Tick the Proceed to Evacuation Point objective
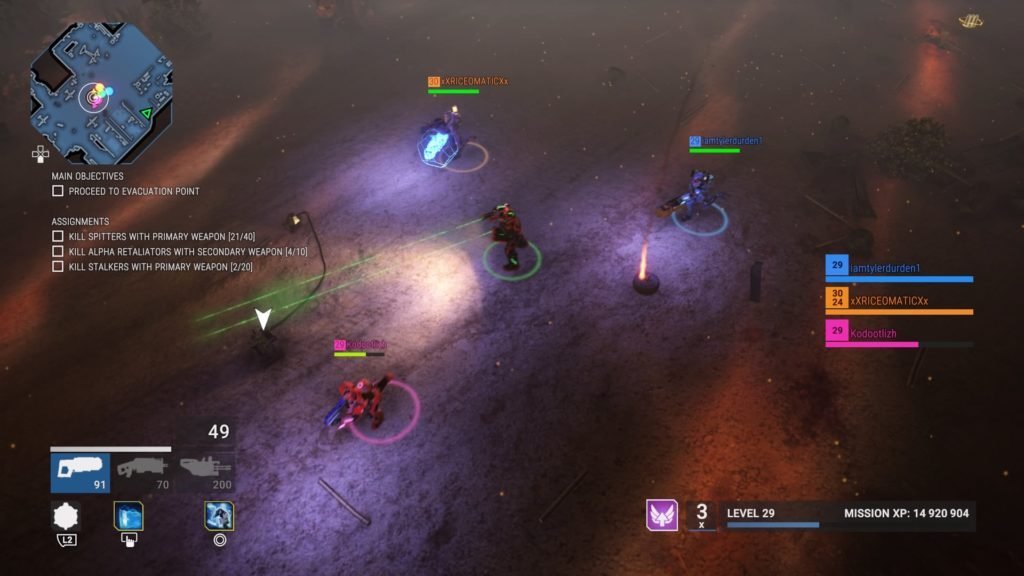 [x=58, y=191]
